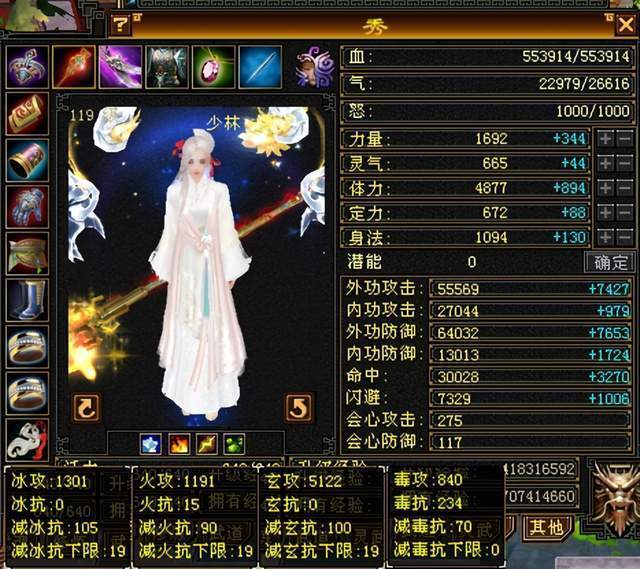Image resolution: width=640 pixels, height=569 pixels.
Task: Select the green belt equipment slot
Action: [x=27, y=253]
